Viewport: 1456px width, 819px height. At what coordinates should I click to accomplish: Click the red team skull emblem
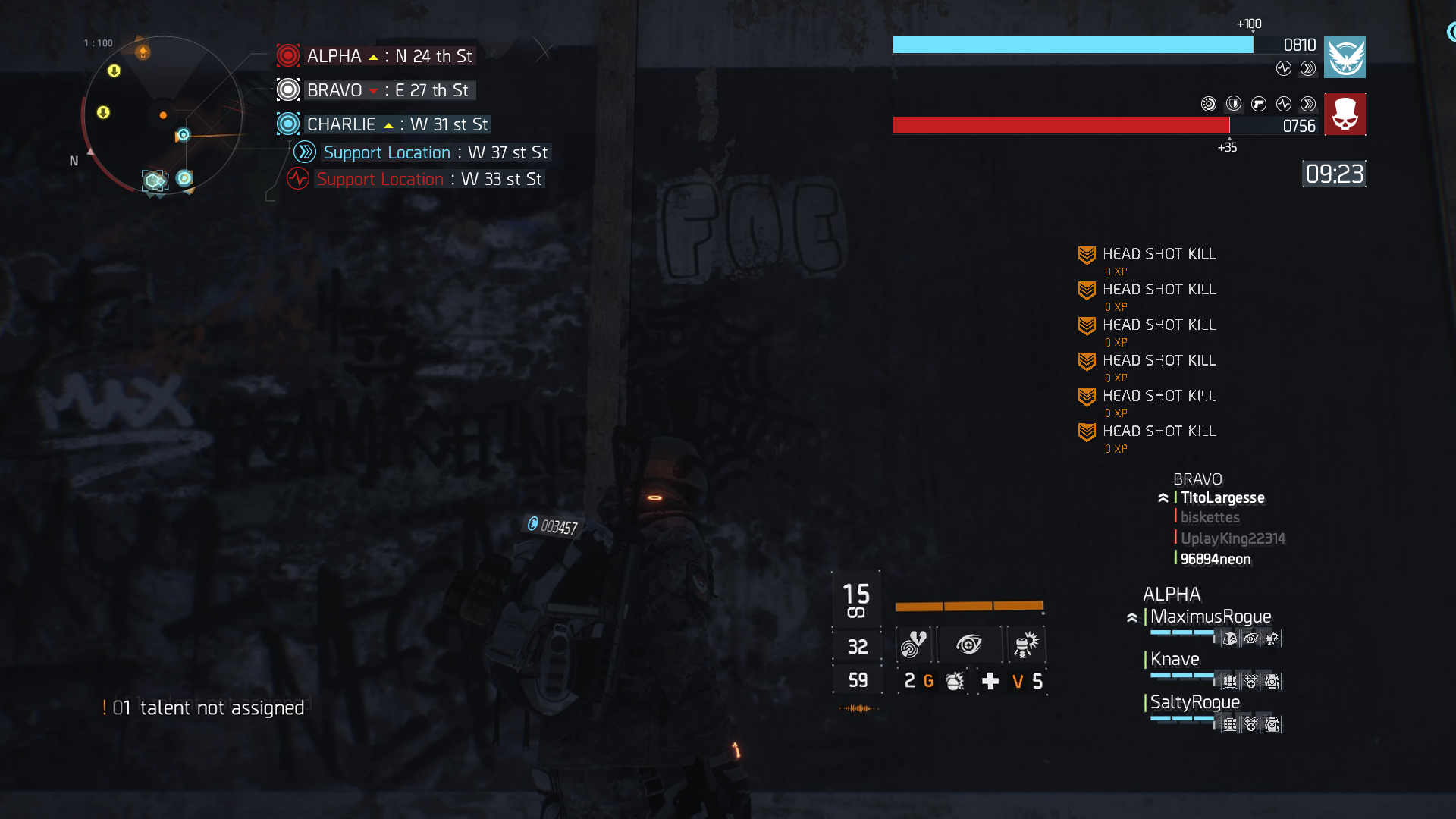pyautogui.click(x=1345, y=115)
